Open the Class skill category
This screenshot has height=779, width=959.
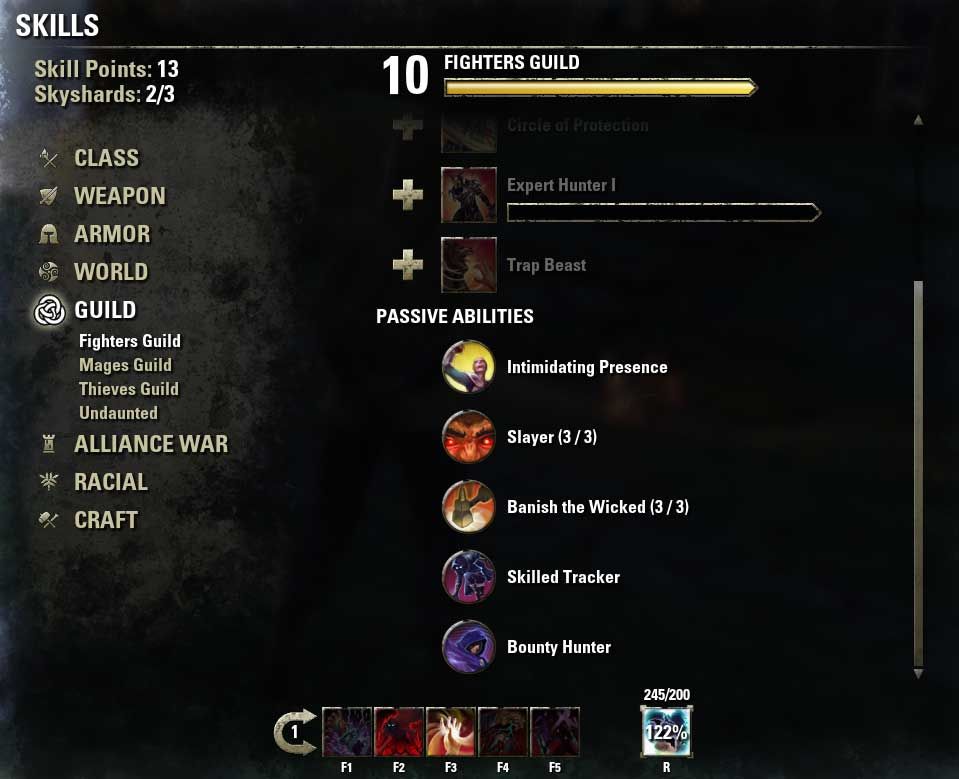(x=106, y=158)
